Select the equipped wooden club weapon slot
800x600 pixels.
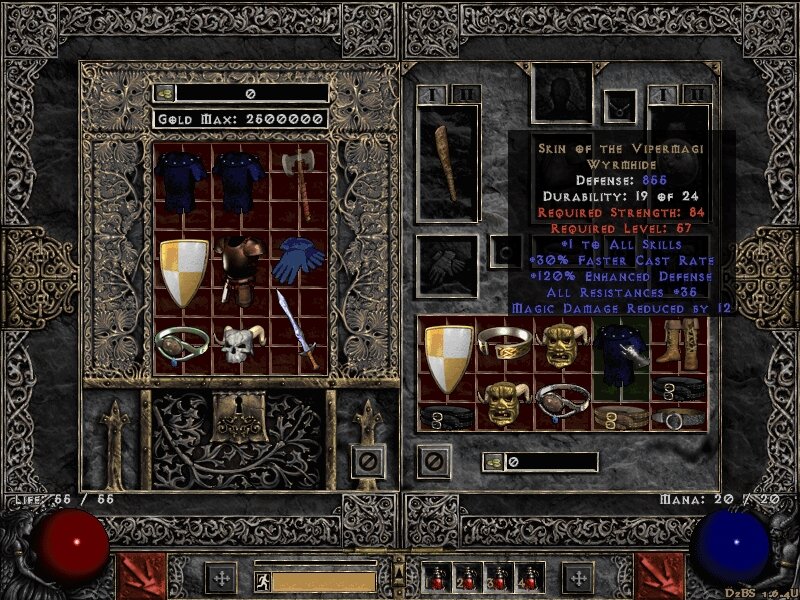[x=448, y=163]
